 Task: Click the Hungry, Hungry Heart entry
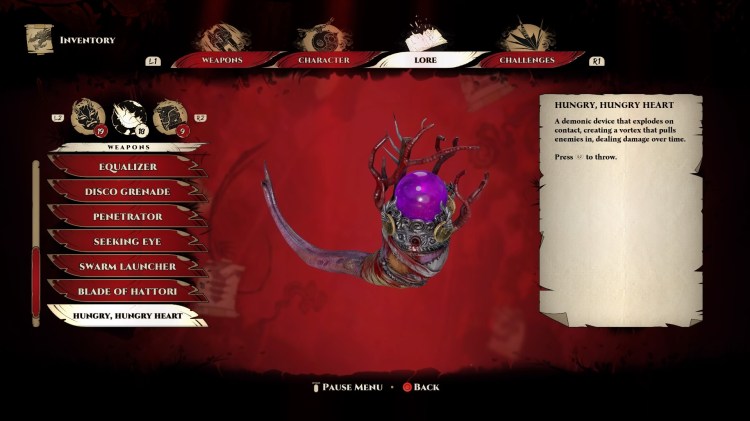click(127, 317)
